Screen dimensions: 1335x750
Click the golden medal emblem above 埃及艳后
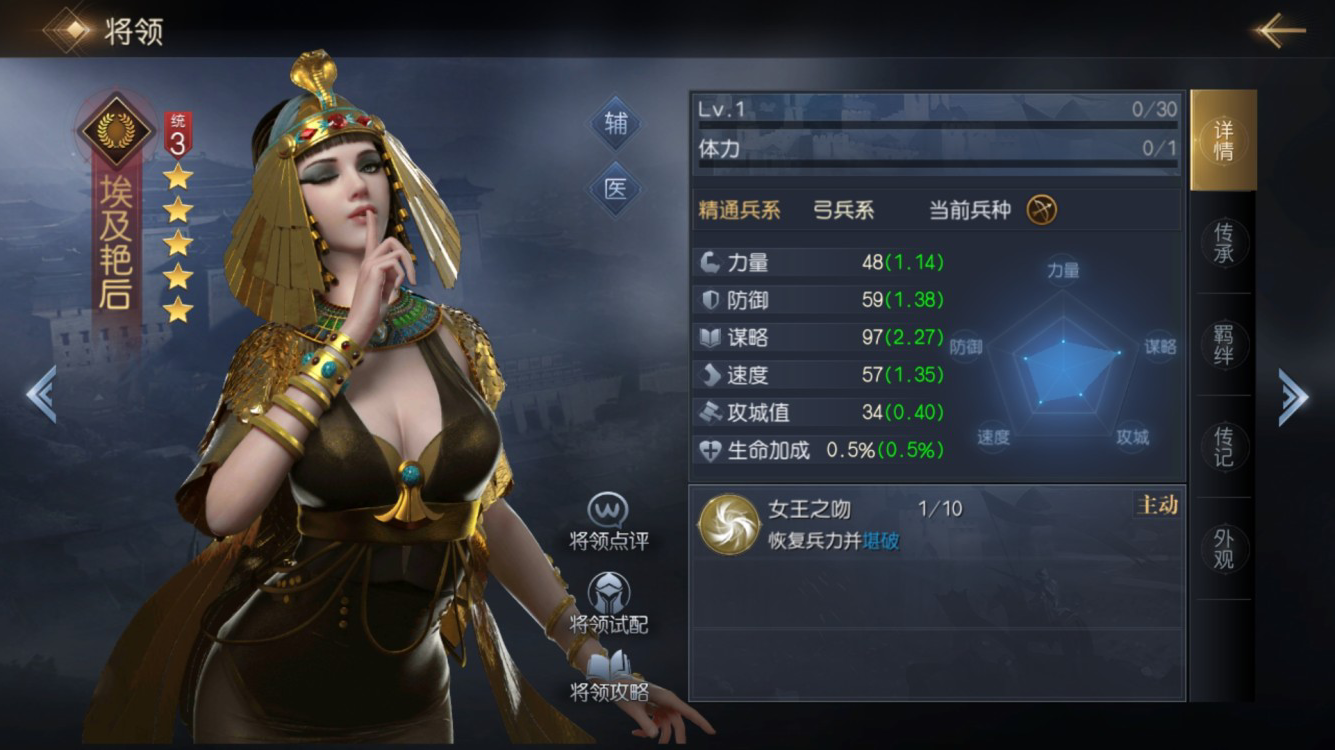pos(117,129)
